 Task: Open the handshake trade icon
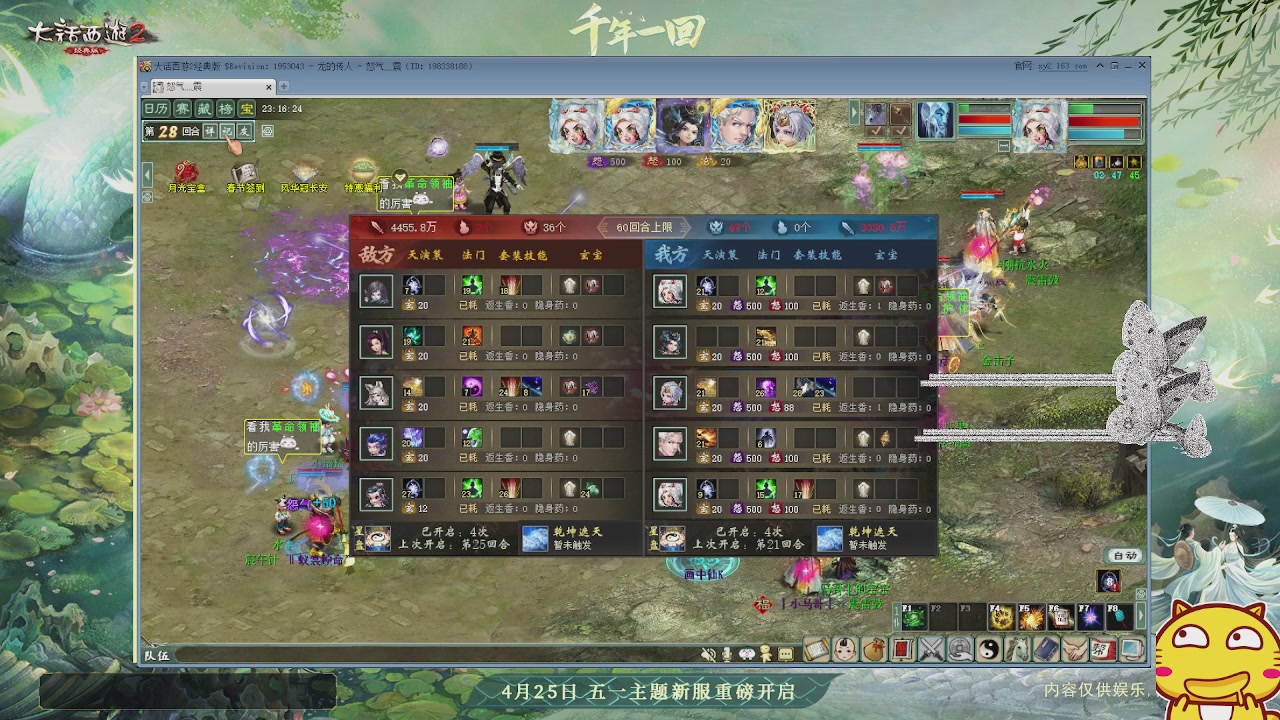[1074, 650]
